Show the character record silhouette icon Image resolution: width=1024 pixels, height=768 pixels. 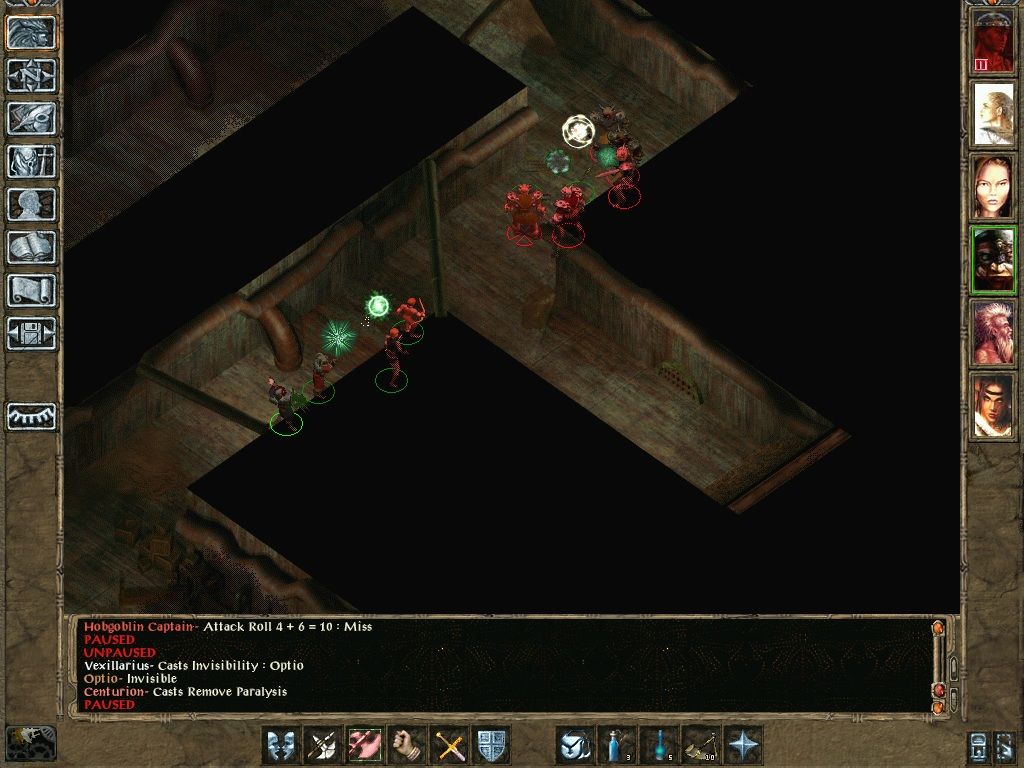32,204
